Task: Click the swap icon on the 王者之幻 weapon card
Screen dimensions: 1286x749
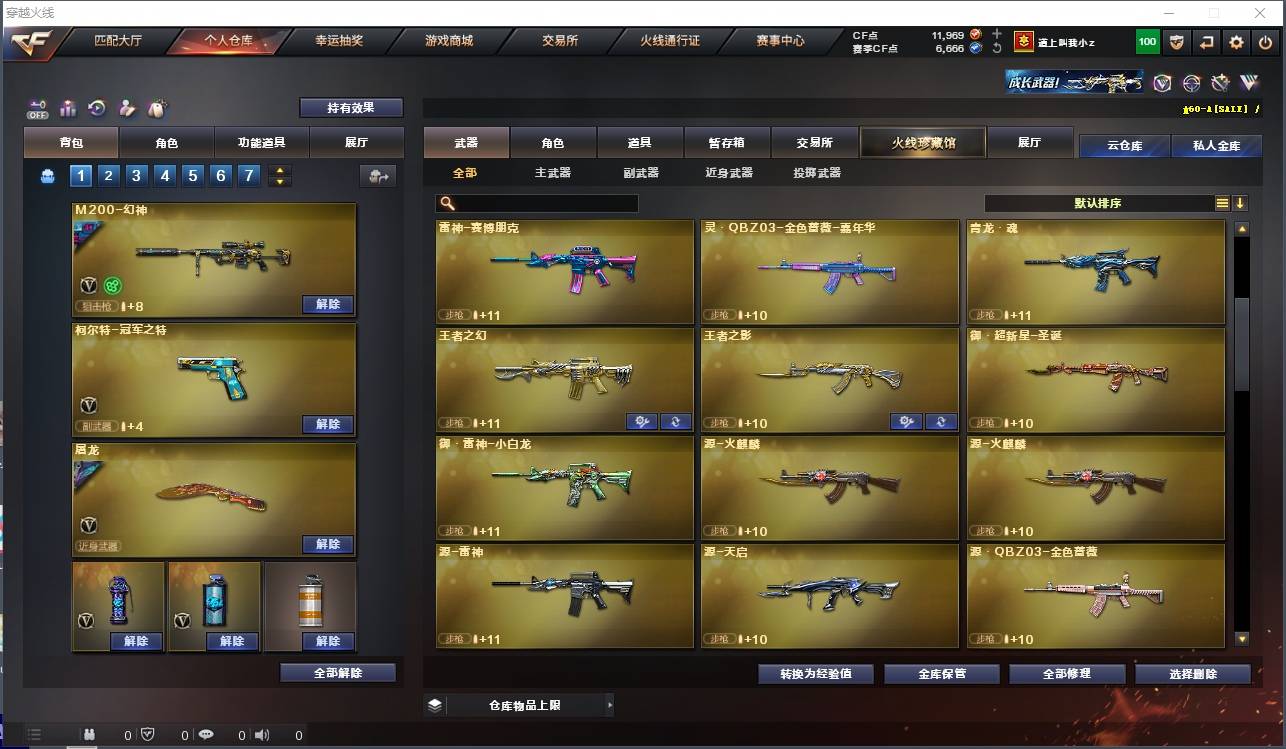Action: (676, 421)
